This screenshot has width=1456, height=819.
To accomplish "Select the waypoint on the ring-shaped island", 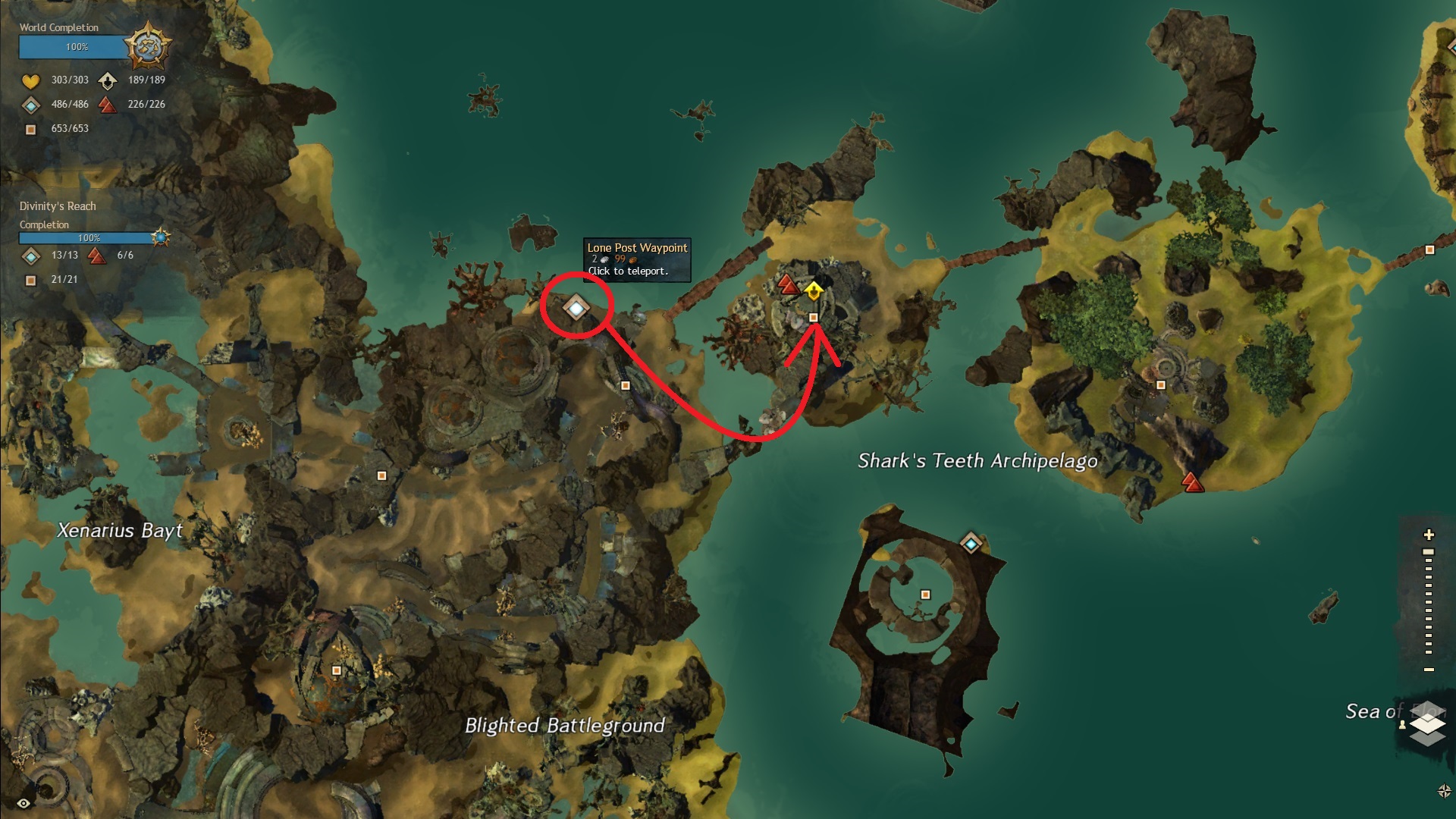I will [x=971, y=543].
